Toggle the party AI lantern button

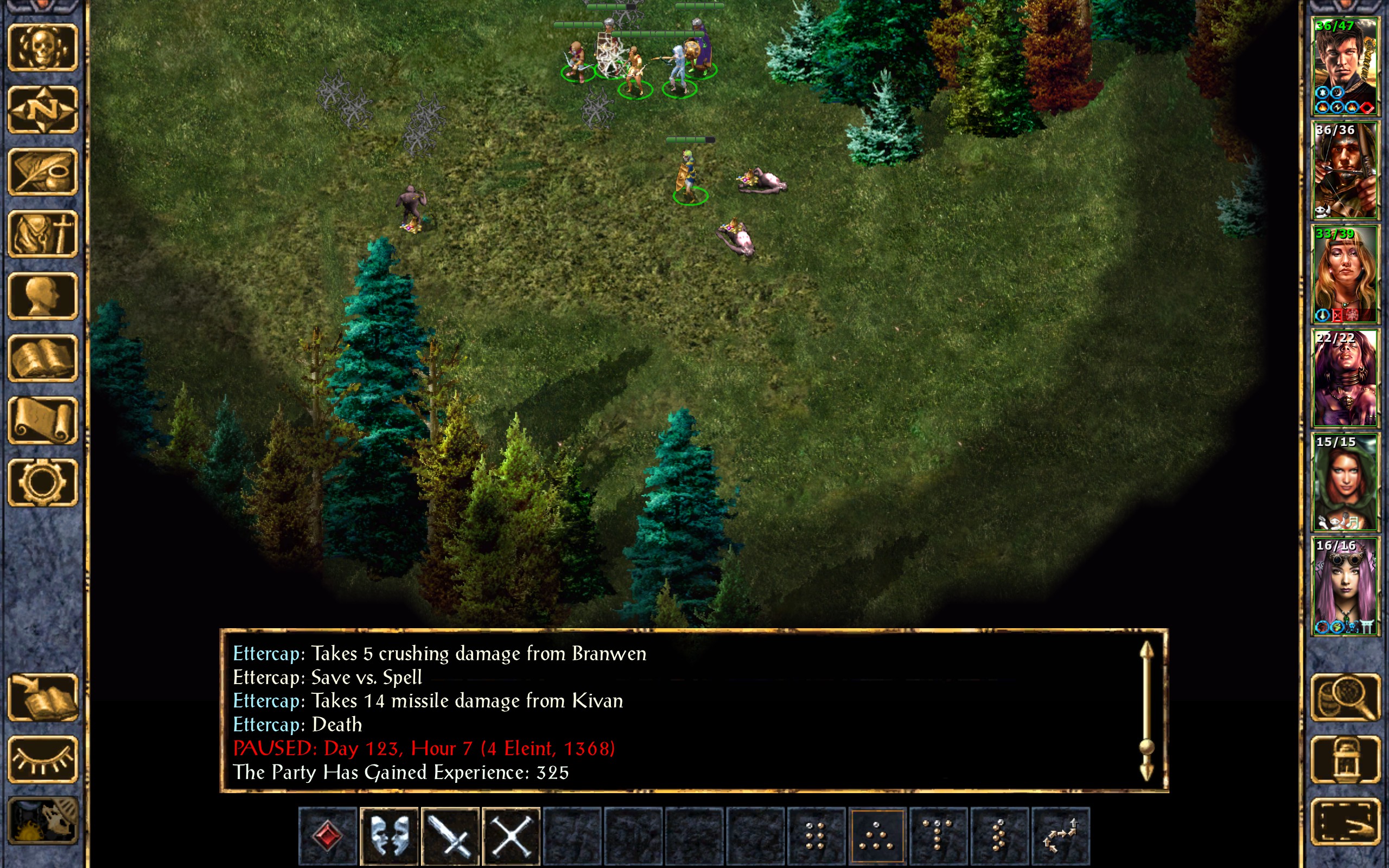(x=1345, y=759)
